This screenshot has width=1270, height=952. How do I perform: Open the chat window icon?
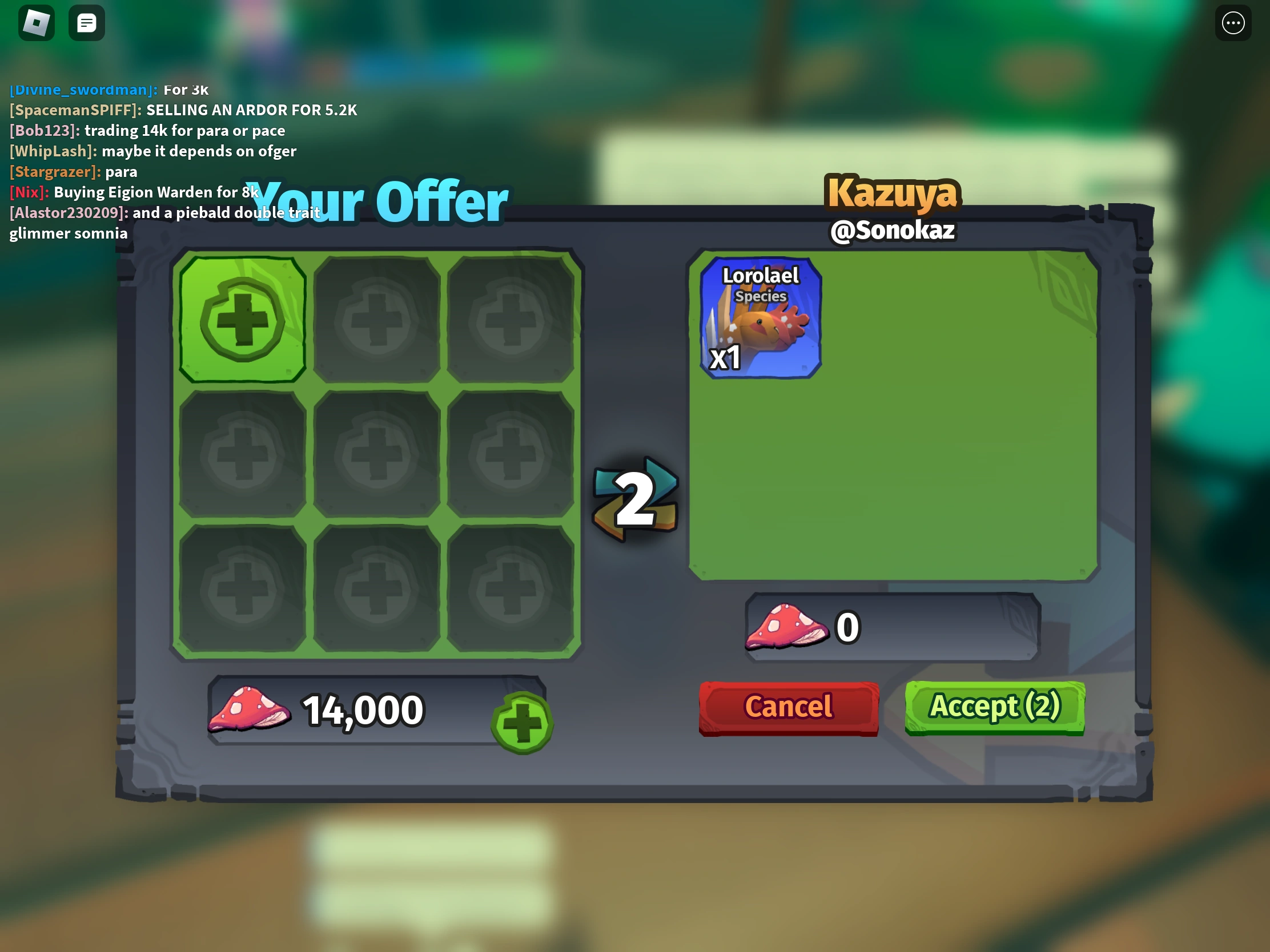point(86,22)
